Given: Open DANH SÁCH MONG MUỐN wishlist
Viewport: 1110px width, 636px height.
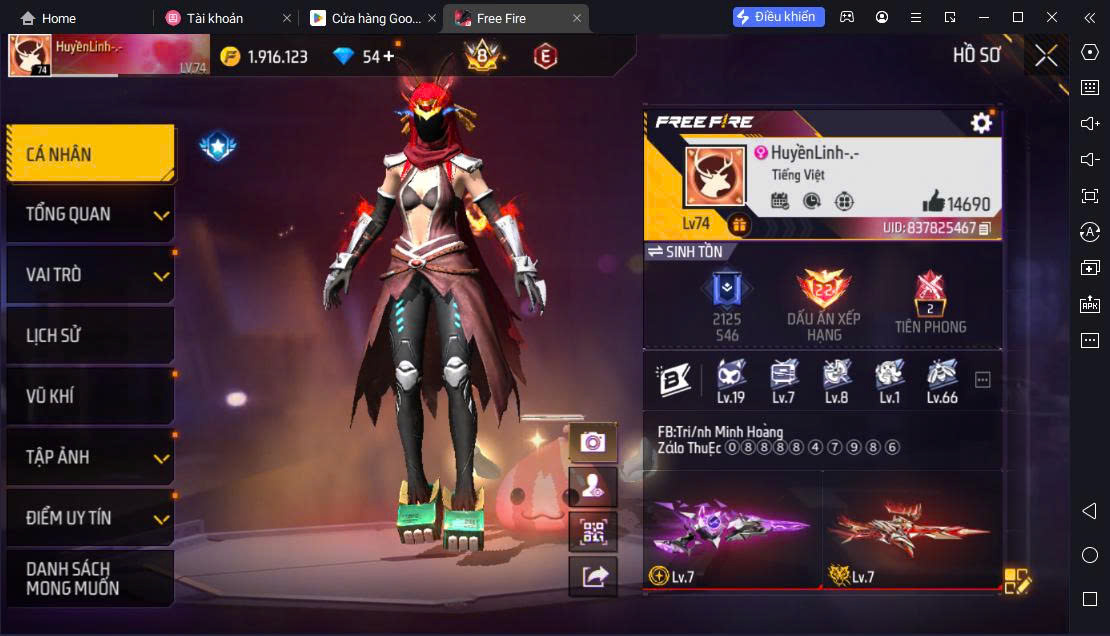Looking at the screenshot, I should coord(90,578).
